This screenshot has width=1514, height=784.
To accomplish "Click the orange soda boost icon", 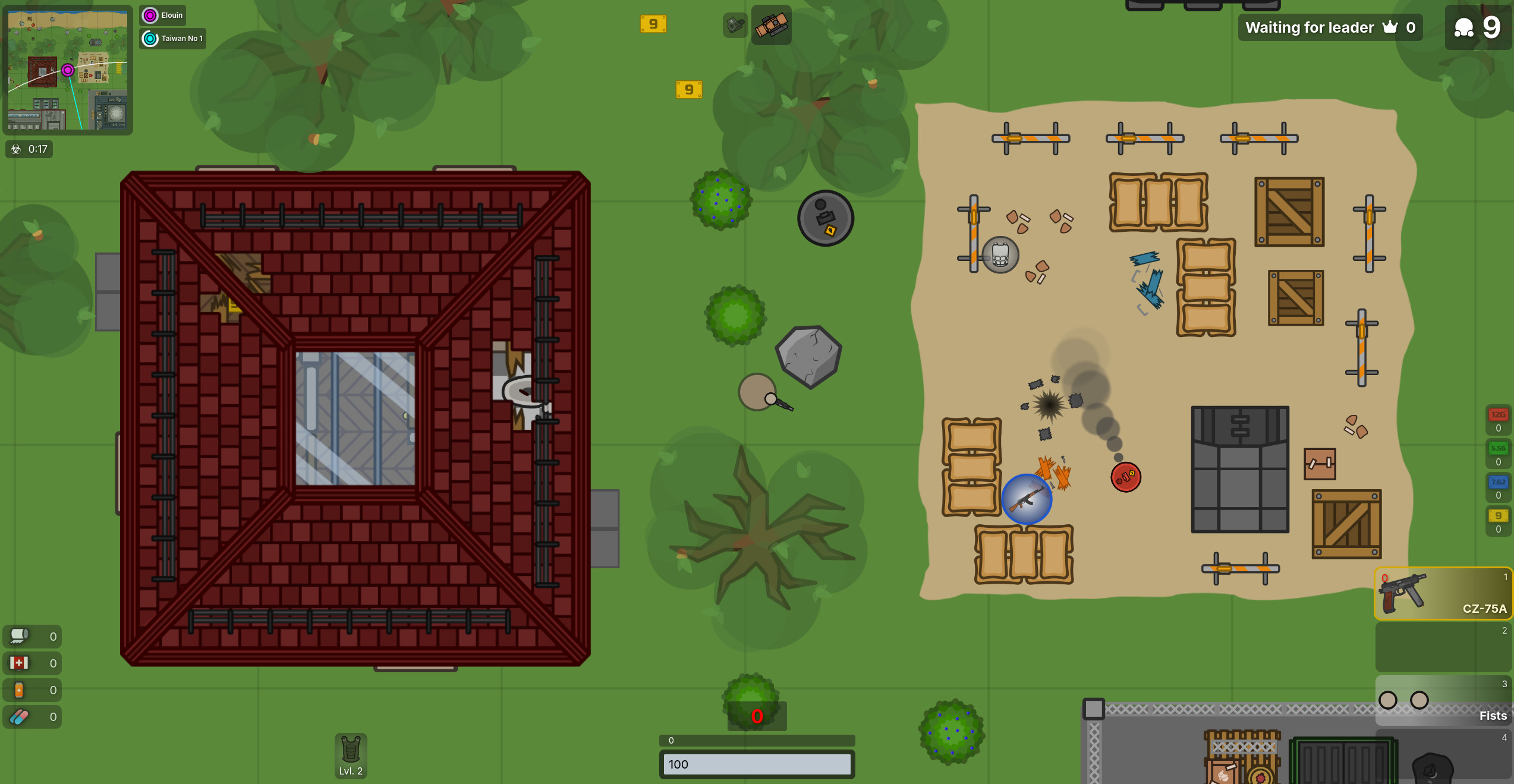I will [x=19, y=689].
